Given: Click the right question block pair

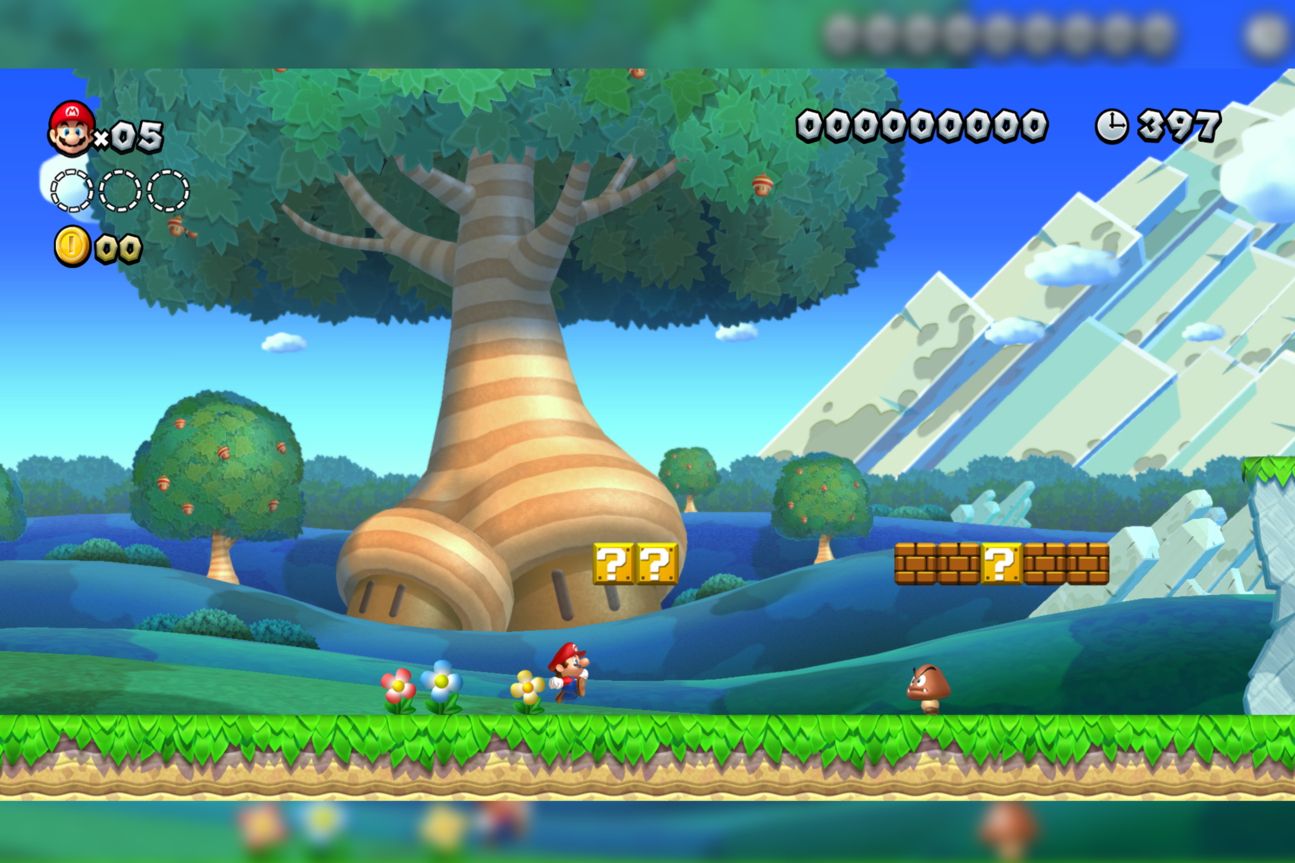Looking at the screenshot, I should [x=655, y=565].
